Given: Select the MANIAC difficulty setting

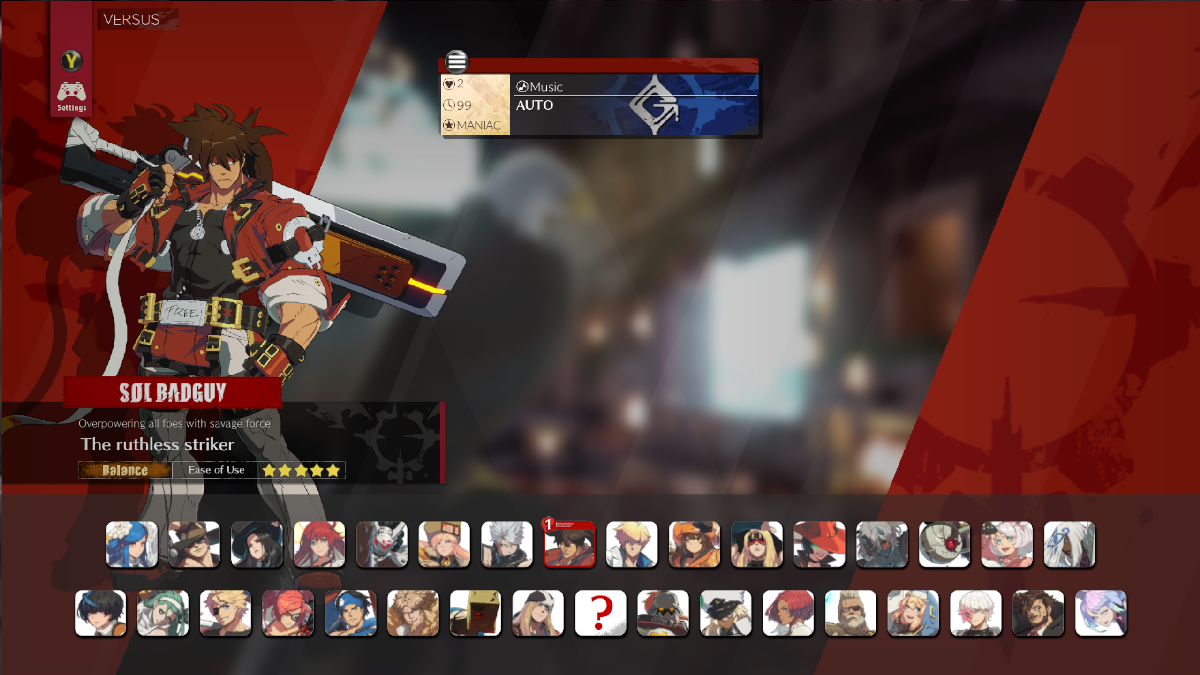Looking at the screenshot, I should (476, 125).
